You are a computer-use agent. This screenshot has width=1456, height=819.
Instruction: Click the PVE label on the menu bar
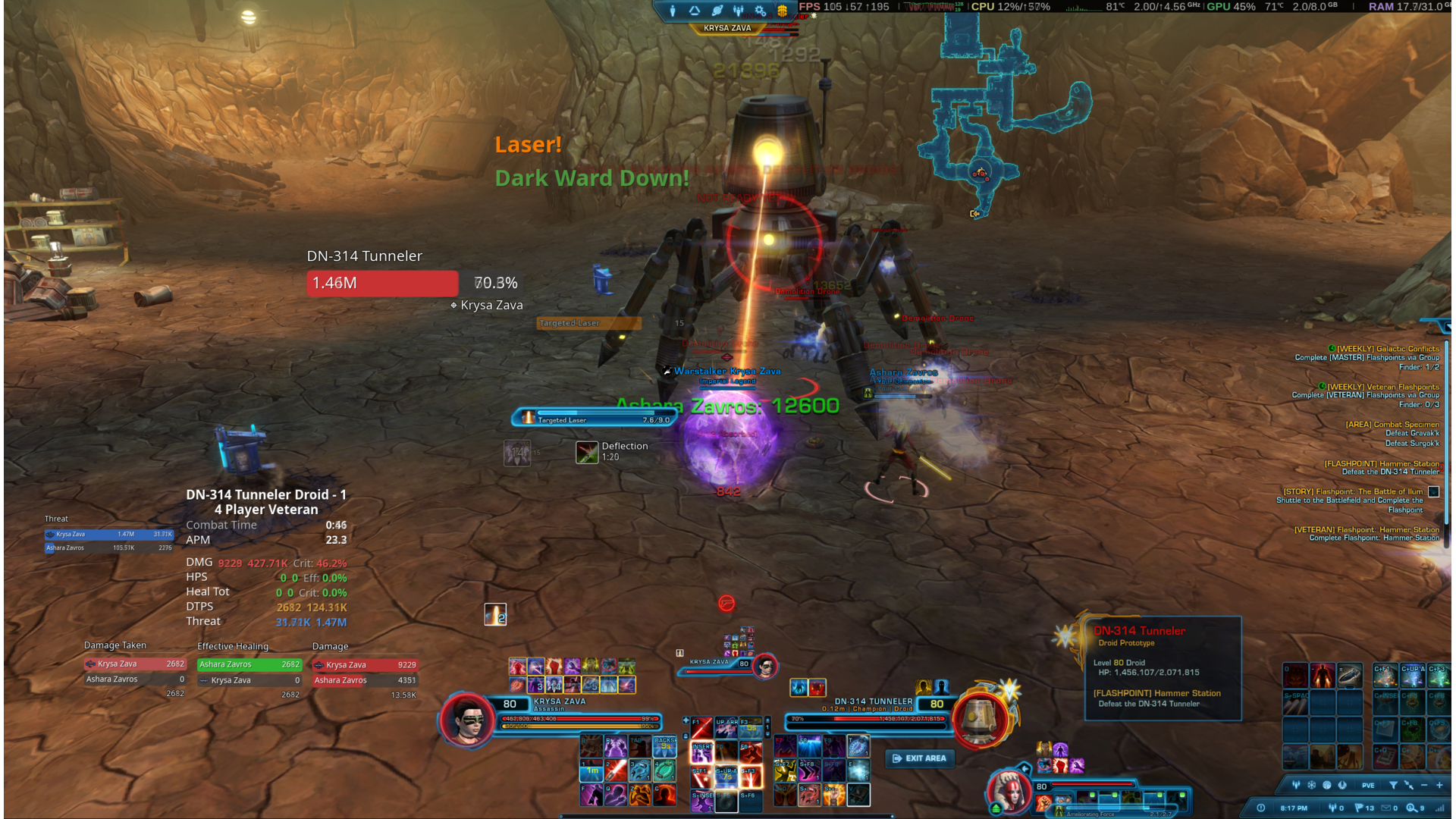pyautogui.click(x=1367, y=785)
